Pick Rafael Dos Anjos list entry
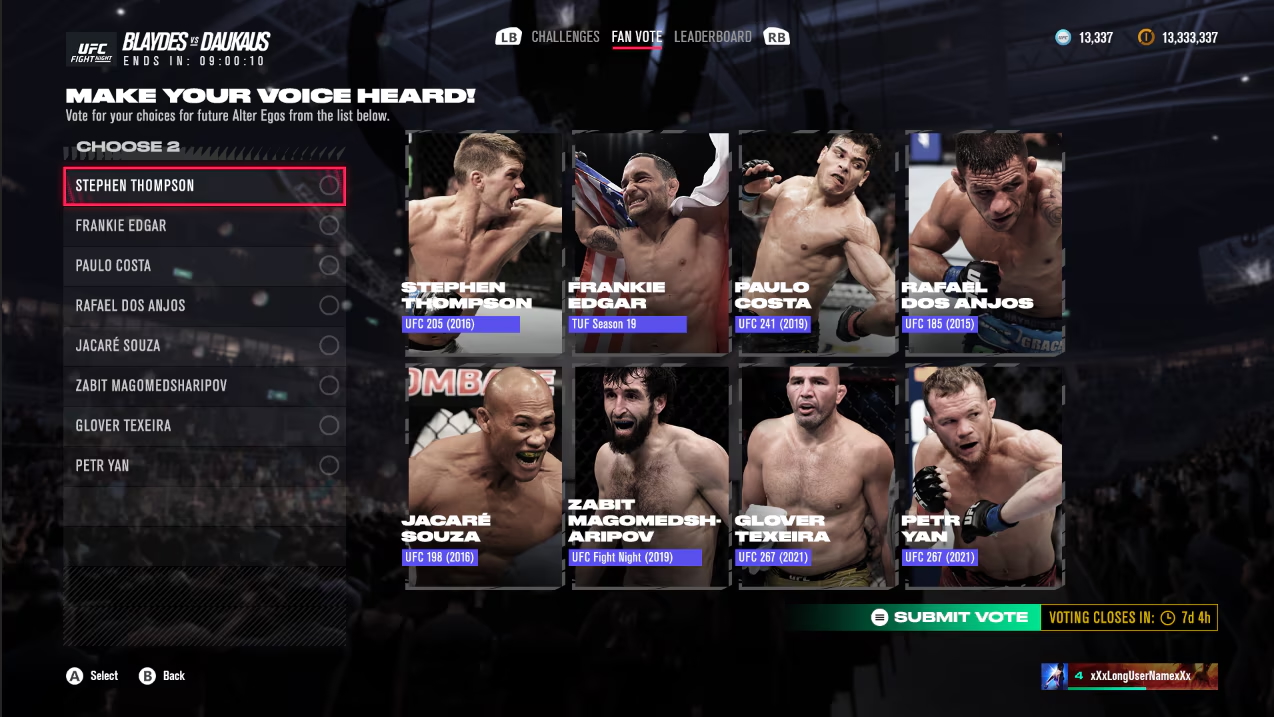The image size is (1274, 717). coord(204,306)
